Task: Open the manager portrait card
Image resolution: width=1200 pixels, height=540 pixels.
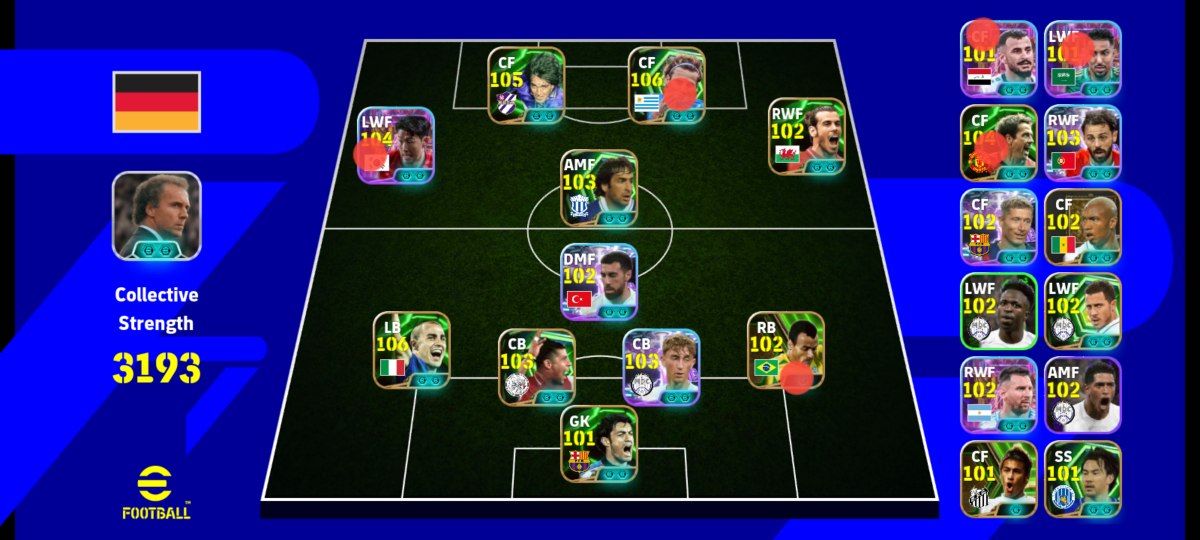Action: pos(156,216)
